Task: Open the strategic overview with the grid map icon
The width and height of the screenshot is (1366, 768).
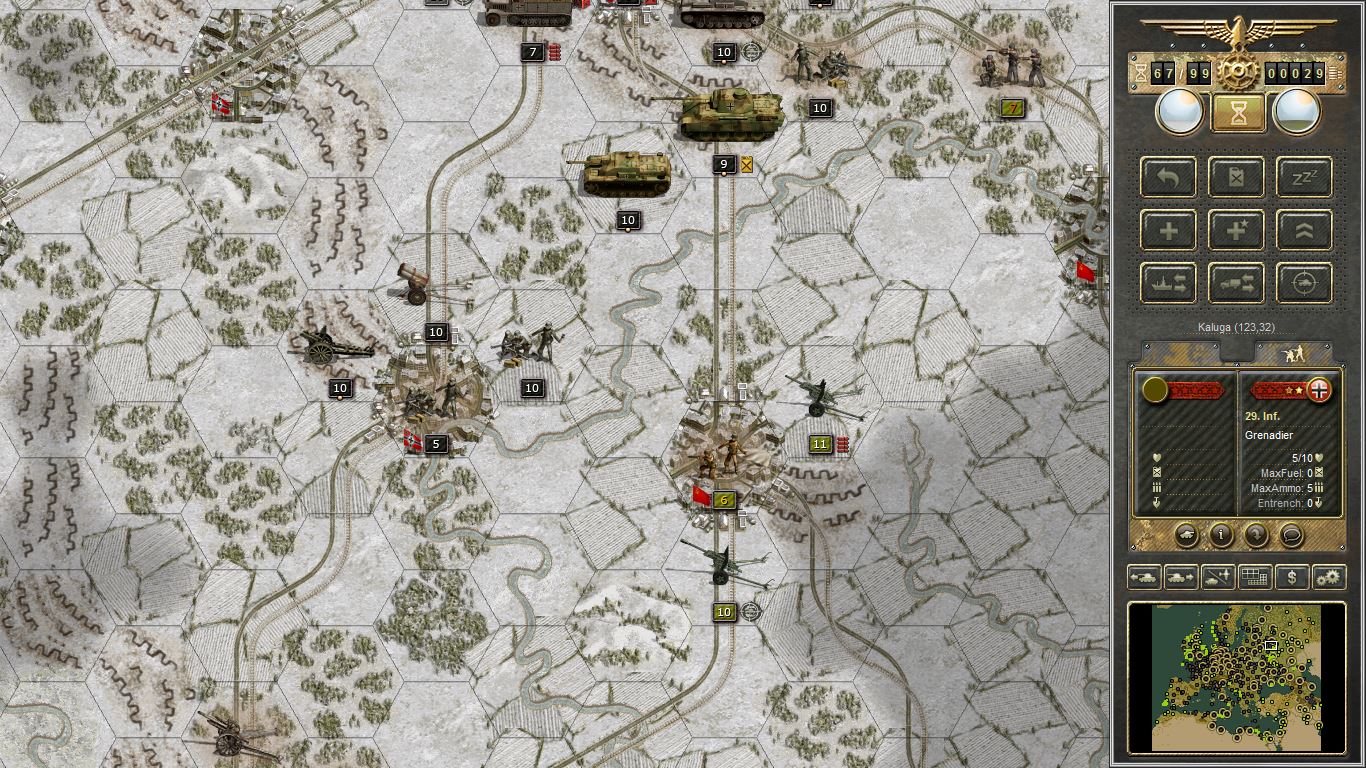Action: 1255,577
